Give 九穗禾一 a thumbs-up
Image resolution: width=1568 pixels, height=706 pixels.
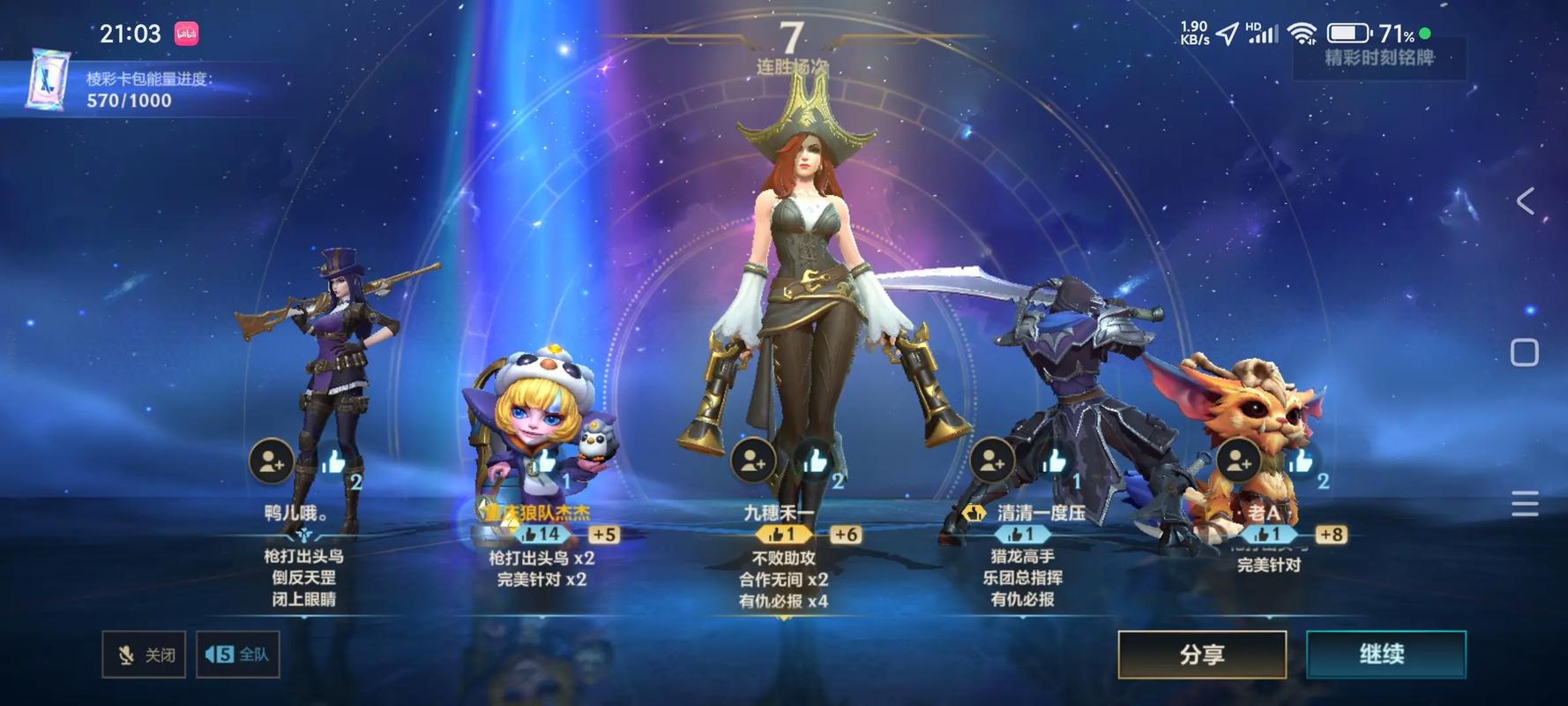816,460
